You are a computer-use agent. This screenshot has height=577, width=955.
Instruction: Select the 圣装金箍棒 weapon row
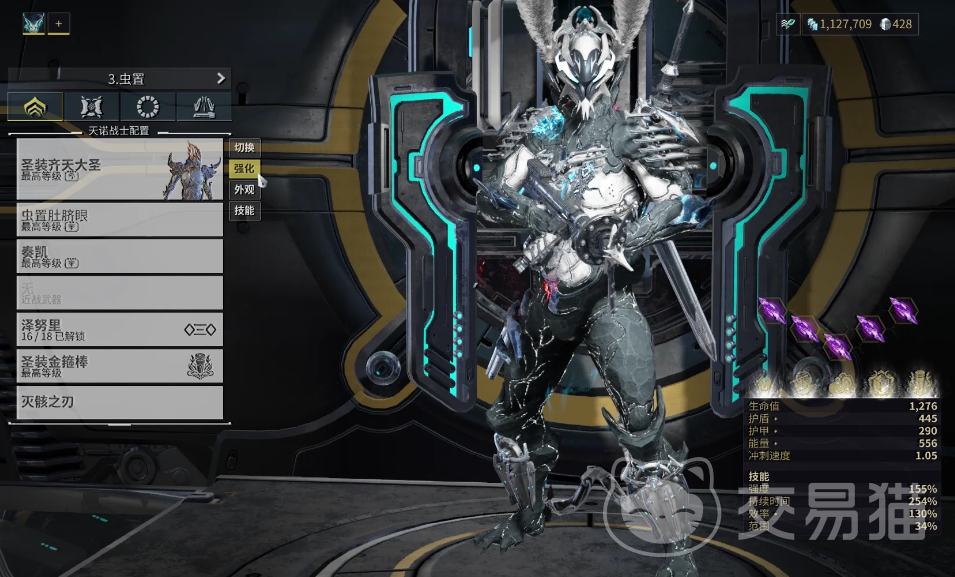pyautogui.click(x=119, y=365)
